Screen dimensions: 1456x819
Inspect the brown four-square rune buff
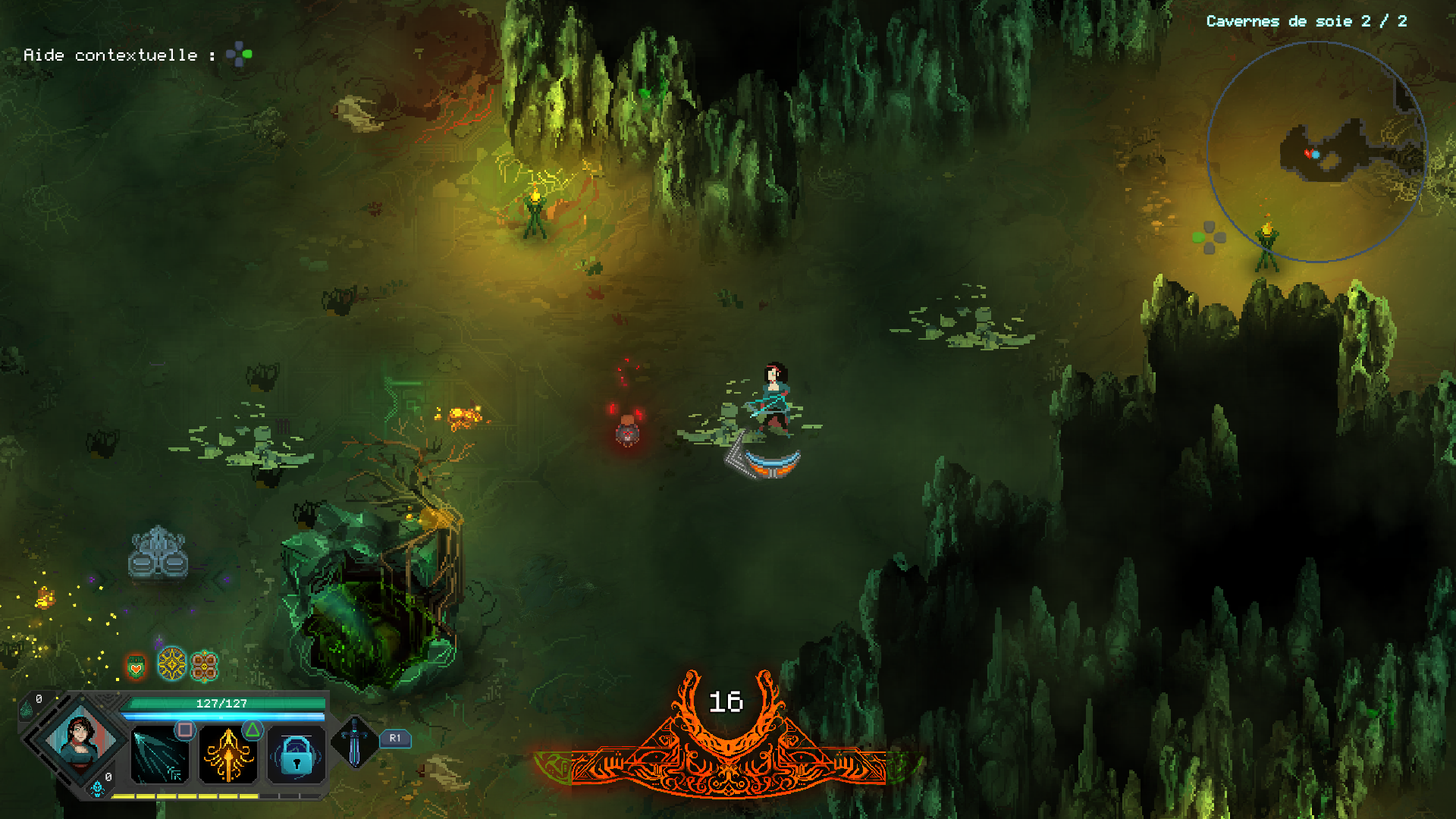(x=204, y=667)
